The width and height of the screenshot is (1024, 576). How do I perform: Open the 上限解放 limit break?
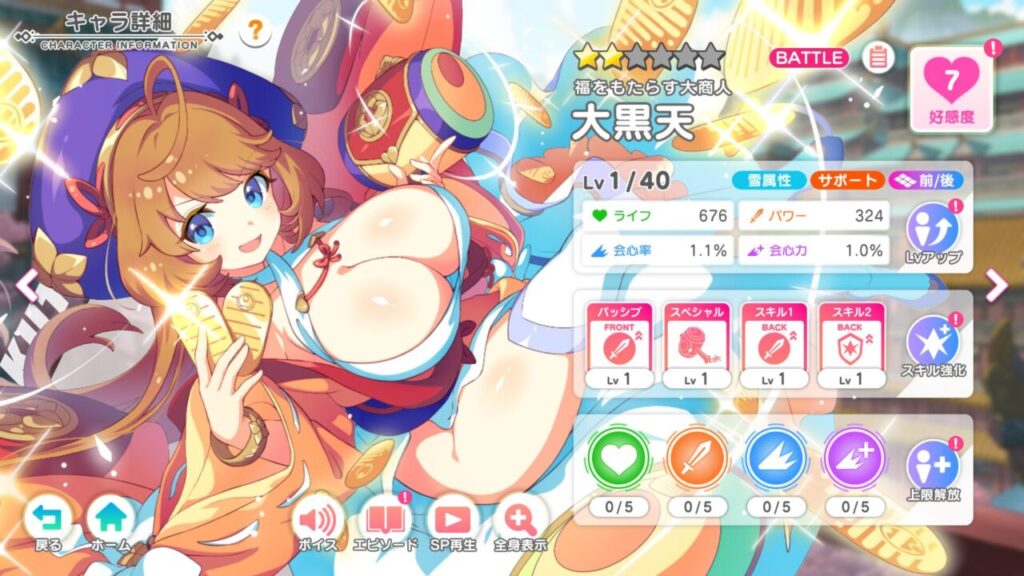[931, 471]
